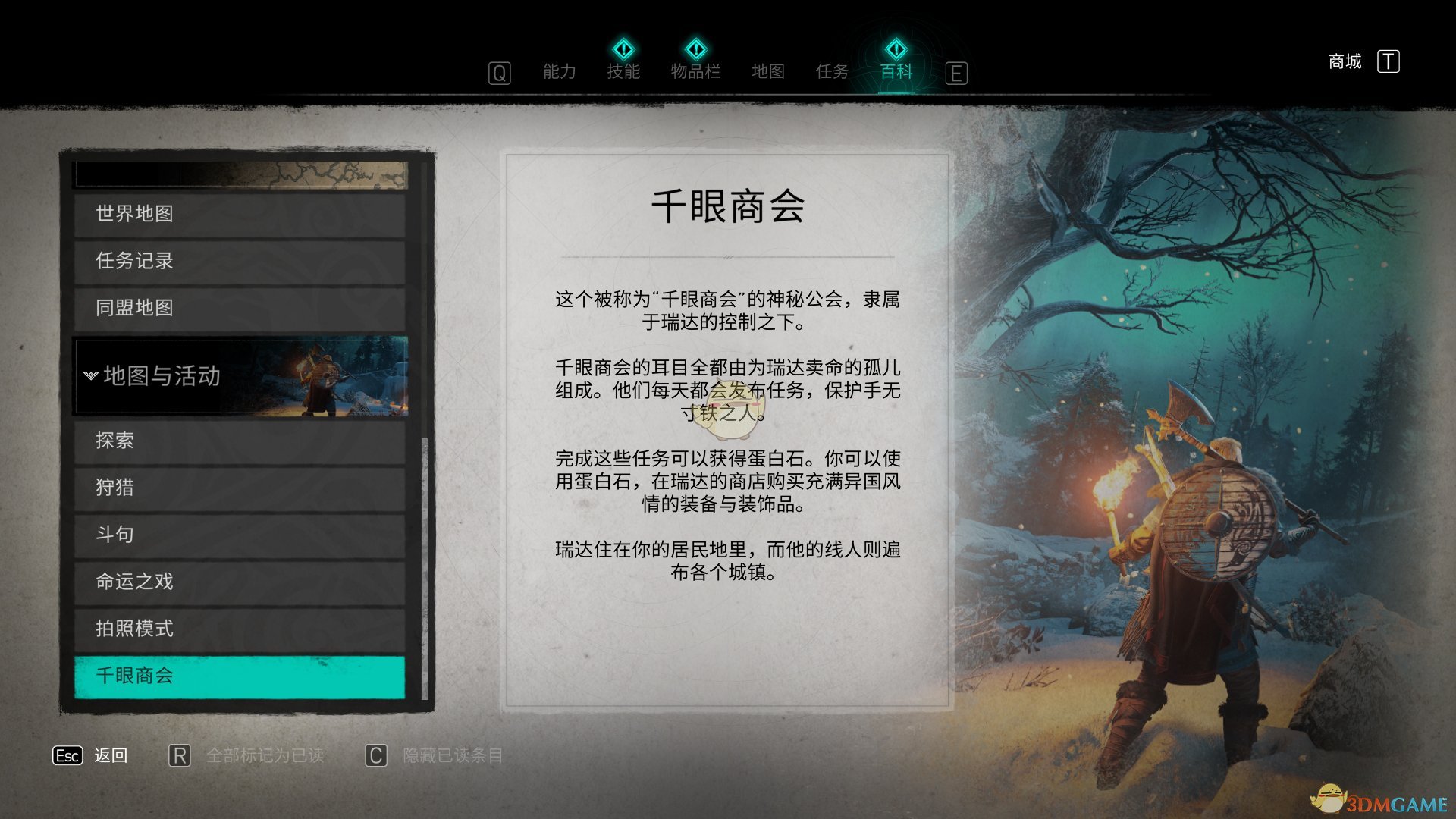Click the Esc key icon labeled 返回
The height and width of the screenshot is (819, 1456).
(67, 756)
